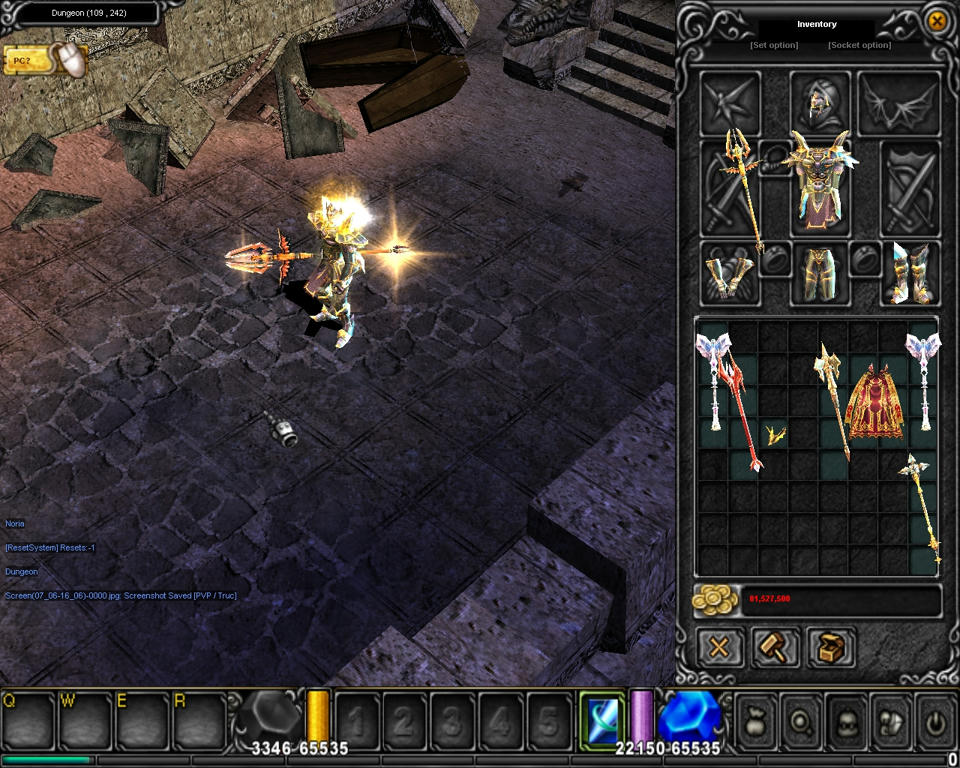The image size is (960, 768).
Task: Select the blue sword skill icon
Action: pos(602,718)
